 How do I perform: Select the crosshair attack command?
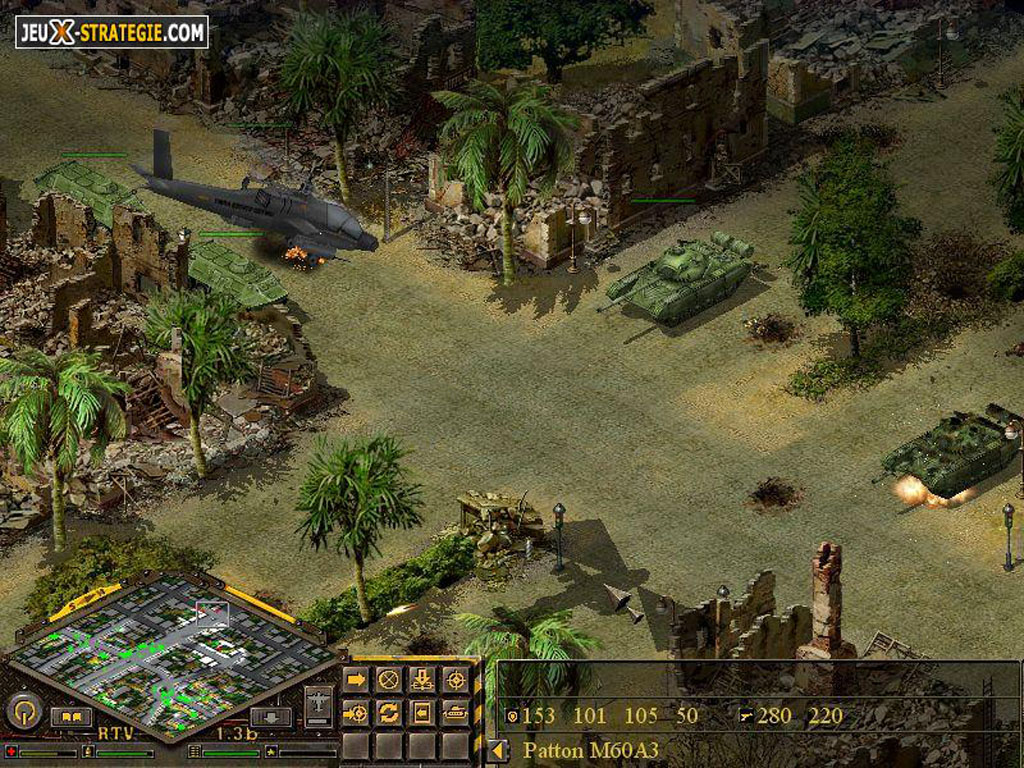tap(455, 680)
